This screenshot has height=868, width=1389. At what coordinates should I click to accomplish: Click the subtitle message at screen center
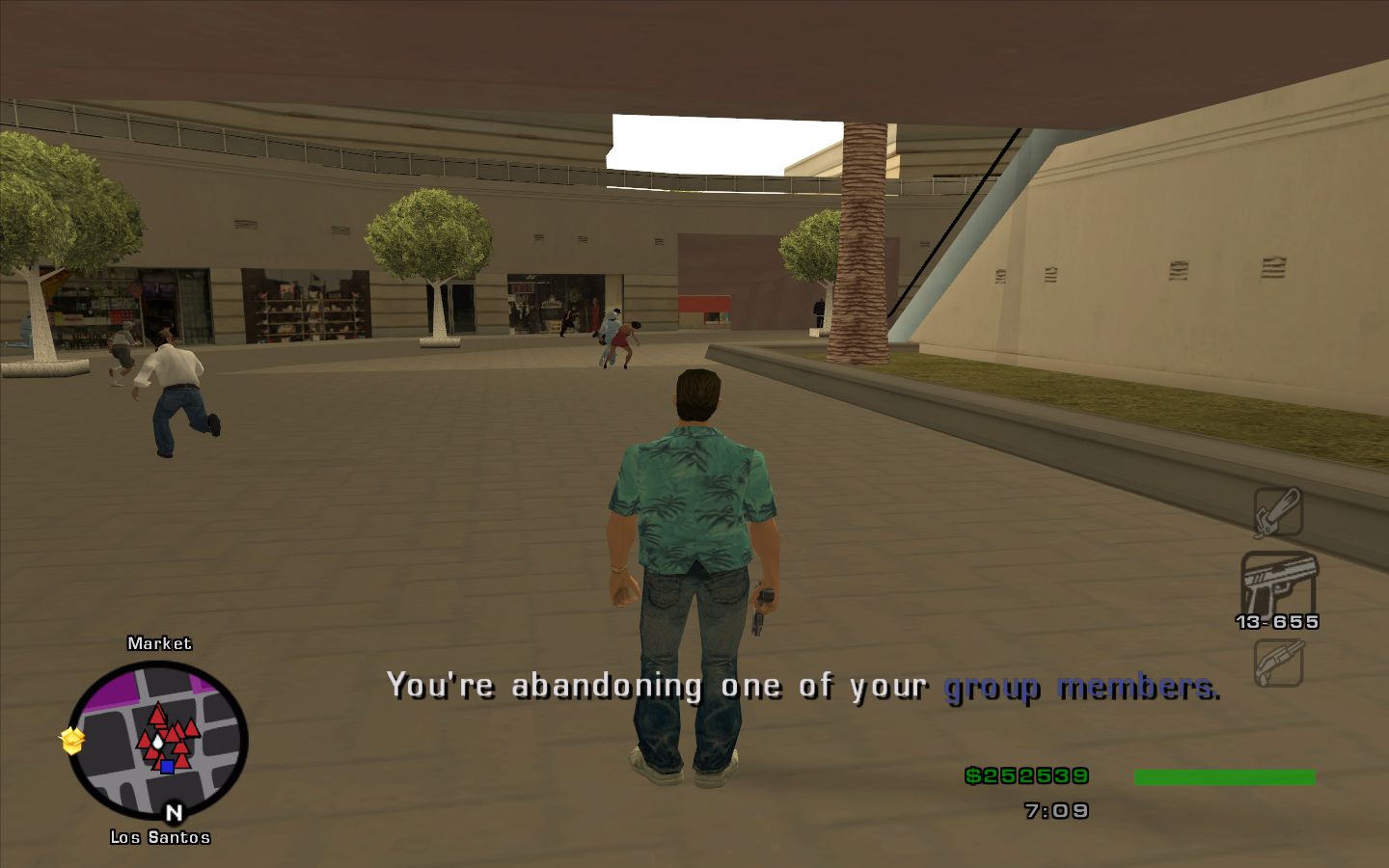point(803,687)
